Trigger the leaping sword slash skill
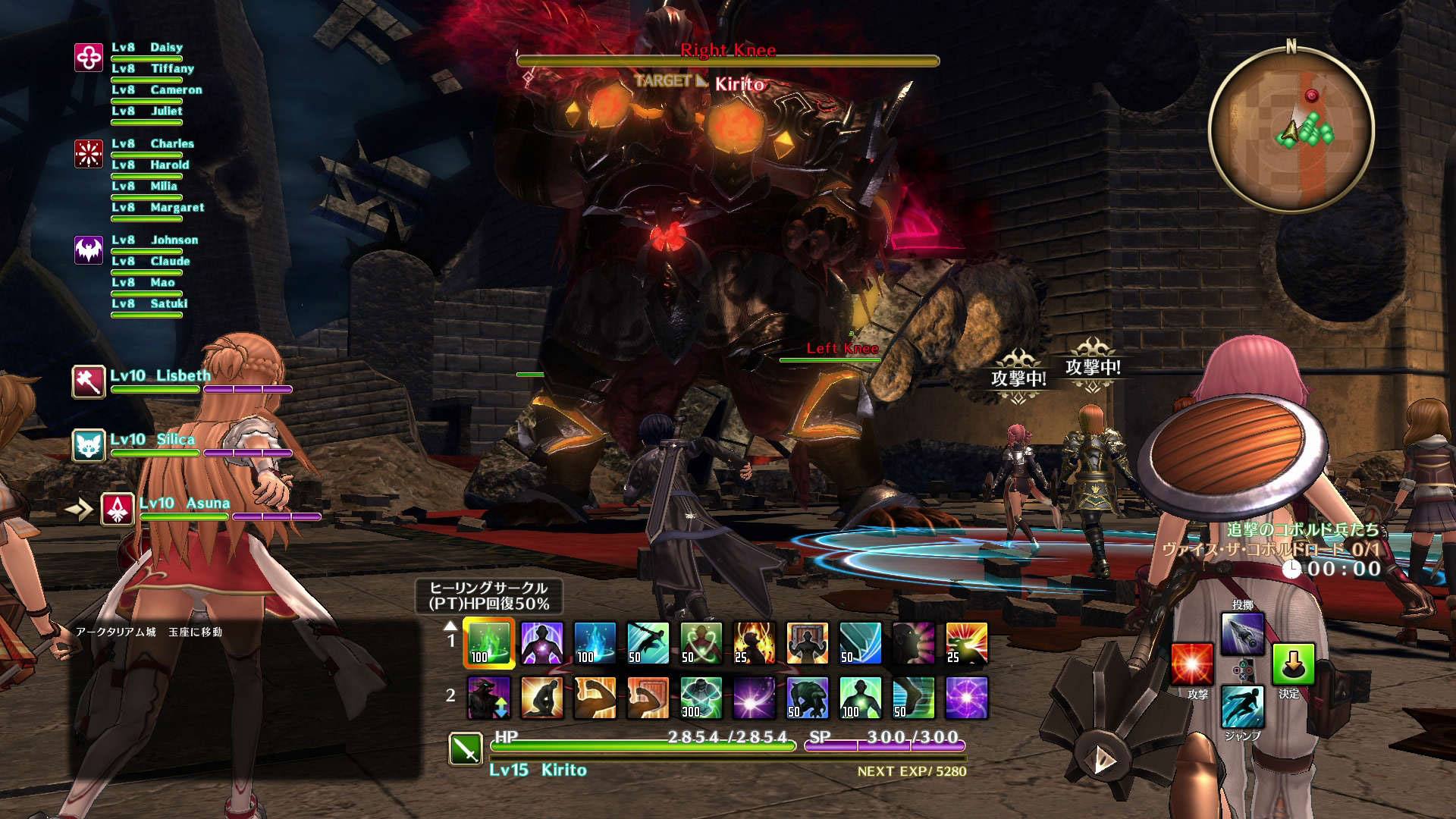This screenshot has height=819, width=1456. pos(648,643)
